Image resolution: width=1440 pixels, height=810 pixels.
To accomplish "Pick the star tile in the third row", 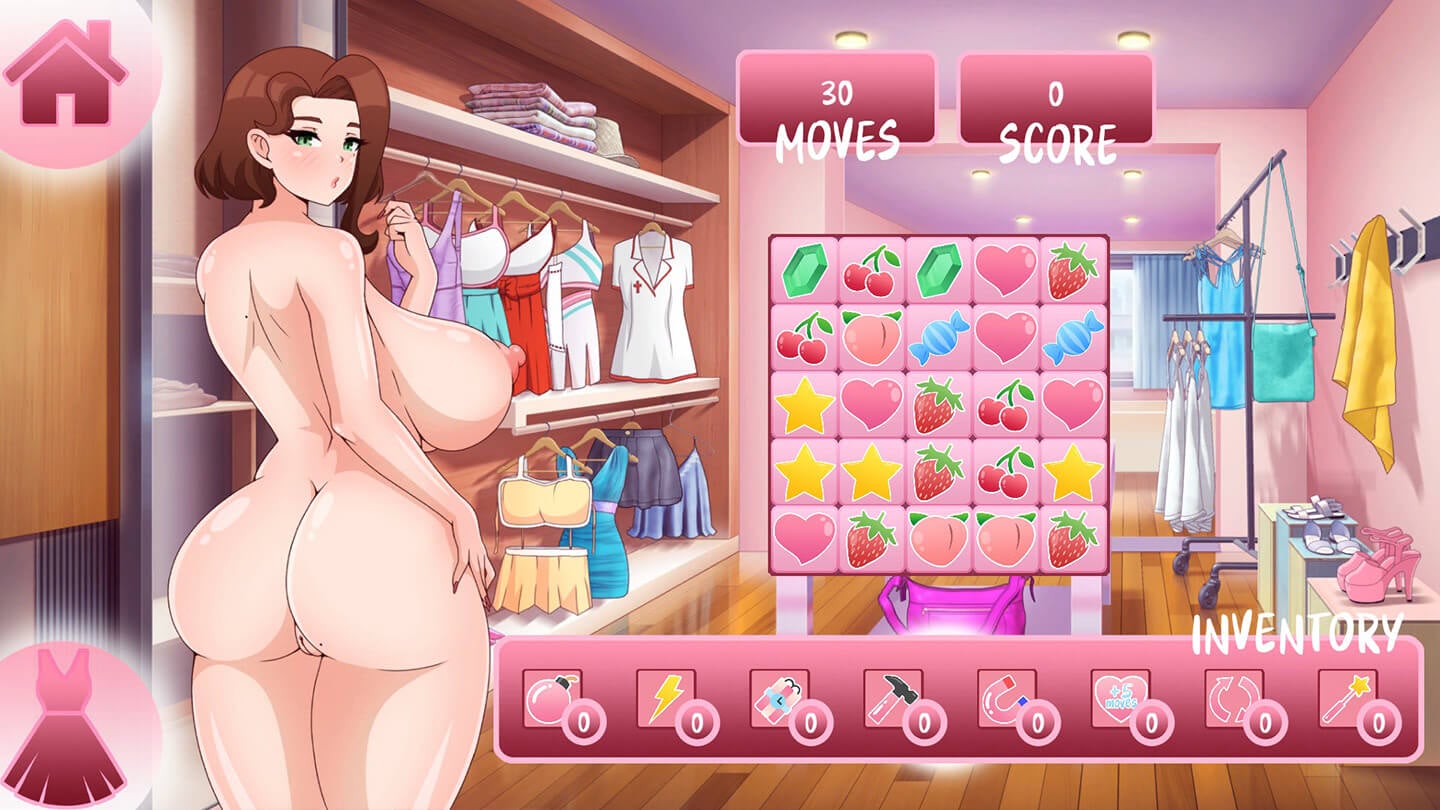I will pos(805,404).
